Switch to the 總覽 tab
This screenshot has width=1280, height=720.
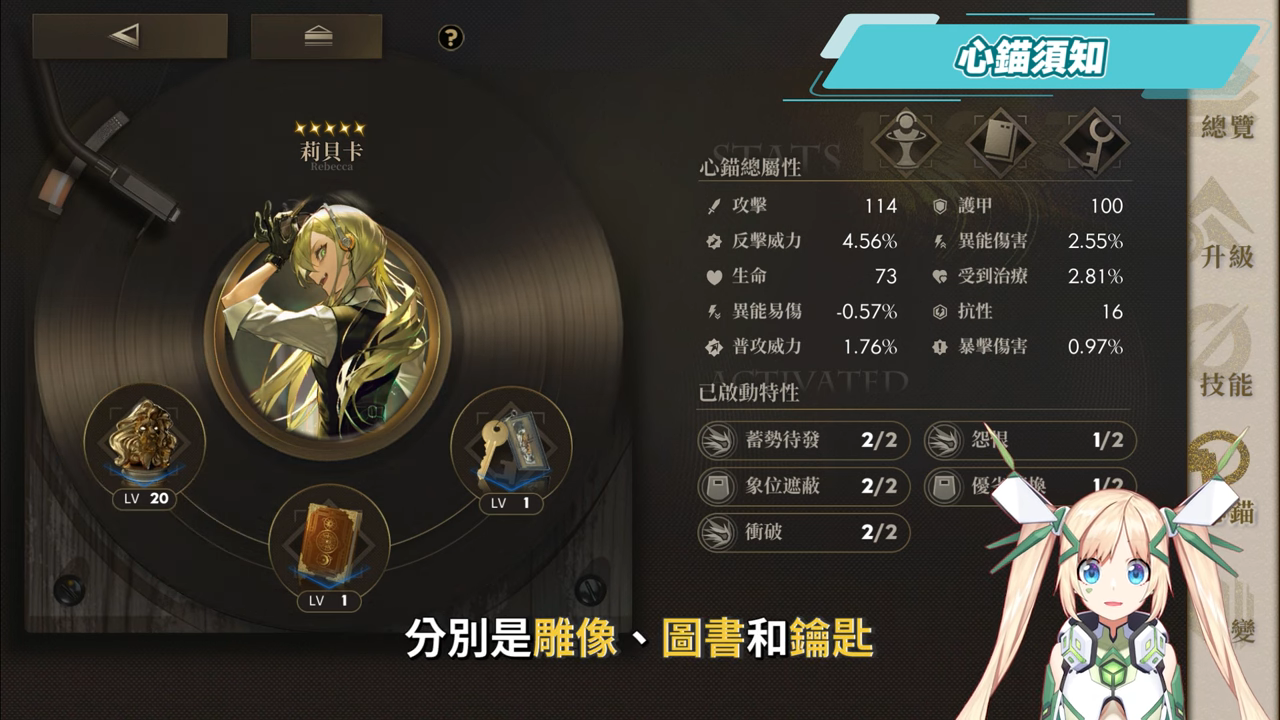coord(1227,110)
